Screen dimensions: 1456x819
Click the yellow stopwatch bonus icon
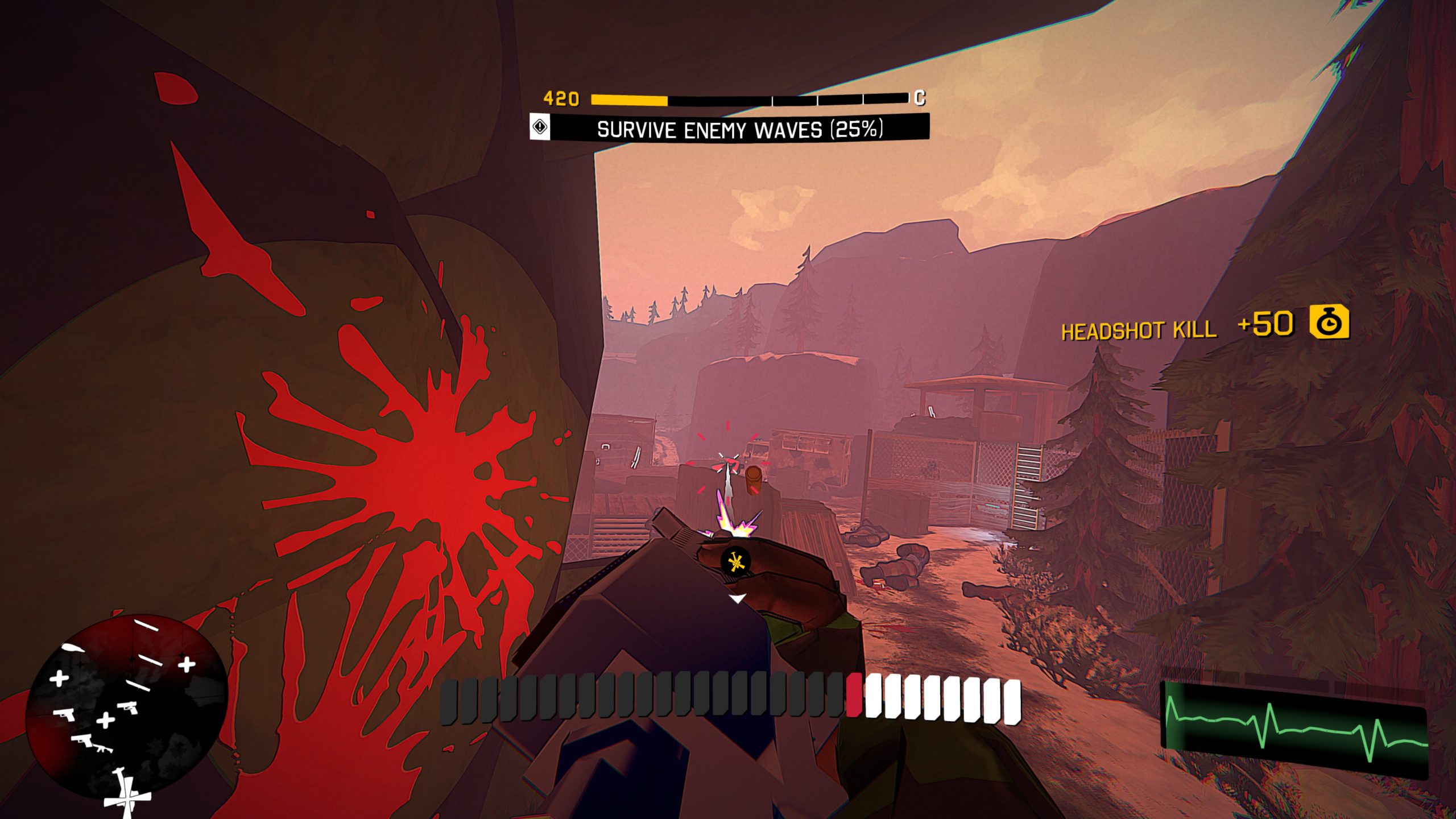tap(1329, 322)
